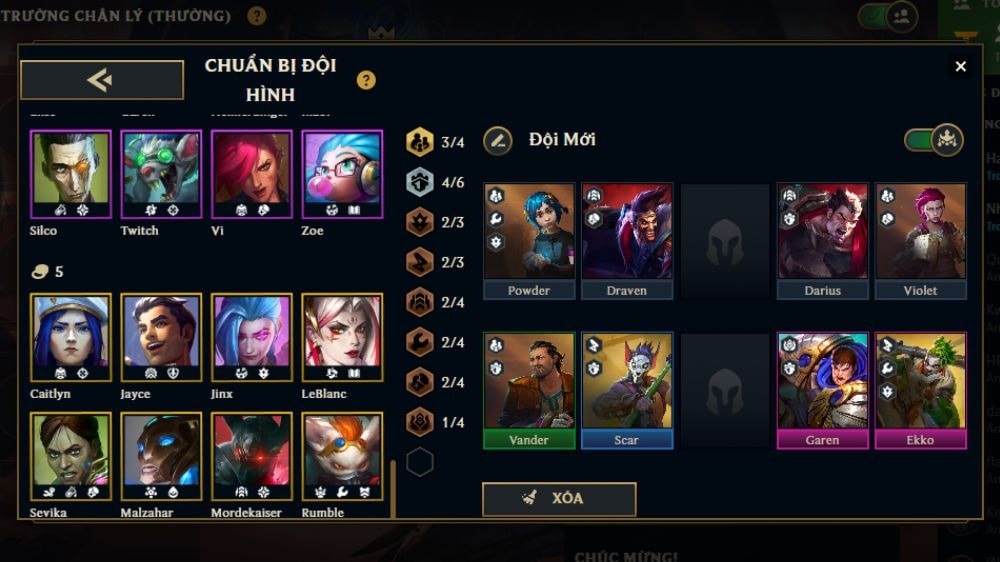Edit the team name Đội Mới

tap(498, 140)
